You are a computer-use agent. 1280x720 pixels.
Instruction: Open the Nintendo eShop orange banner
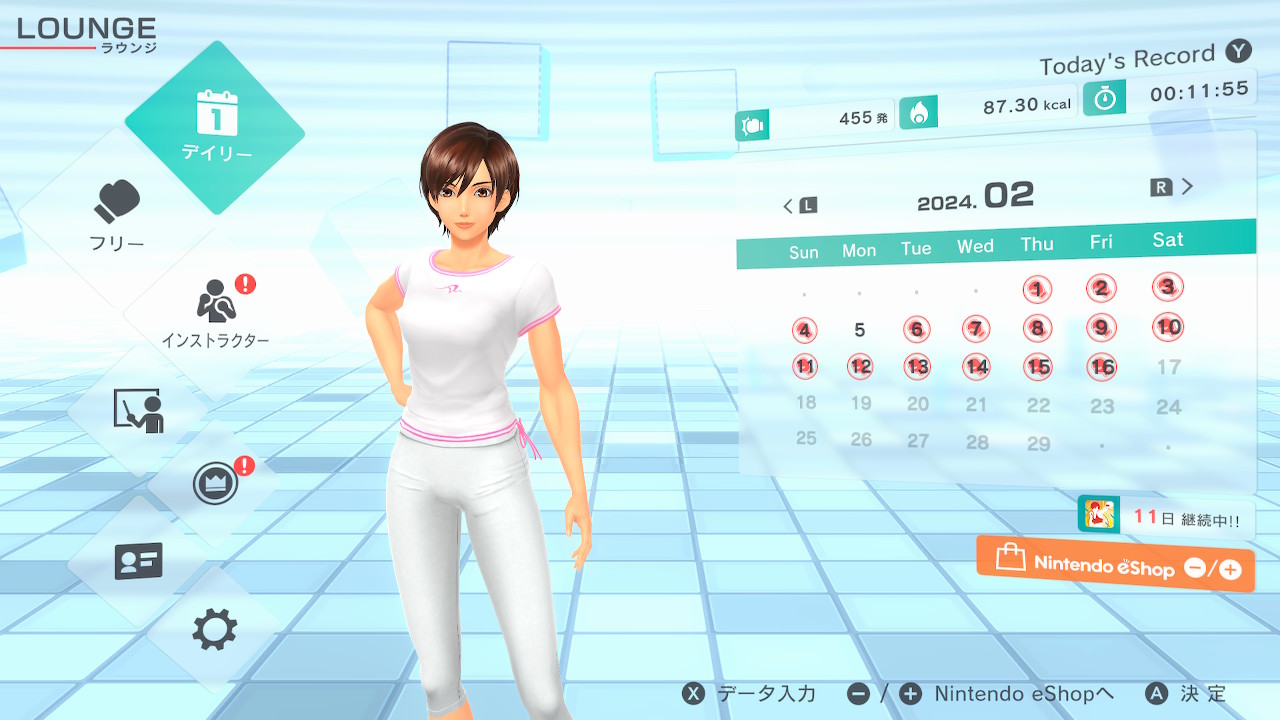point(1116,565)
